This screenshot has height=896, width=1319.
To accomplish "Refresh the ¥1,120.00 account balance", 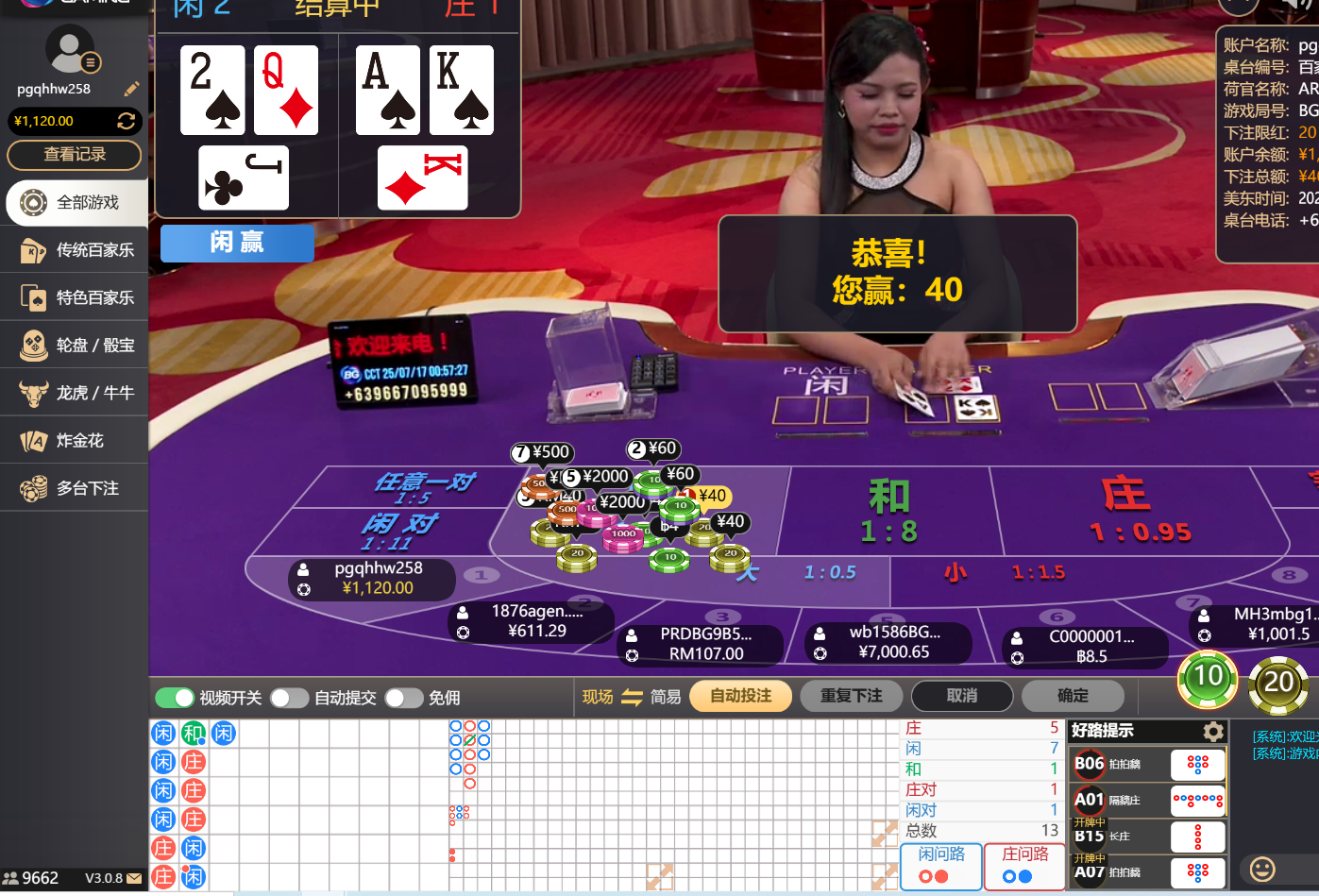I will point(126,121).
